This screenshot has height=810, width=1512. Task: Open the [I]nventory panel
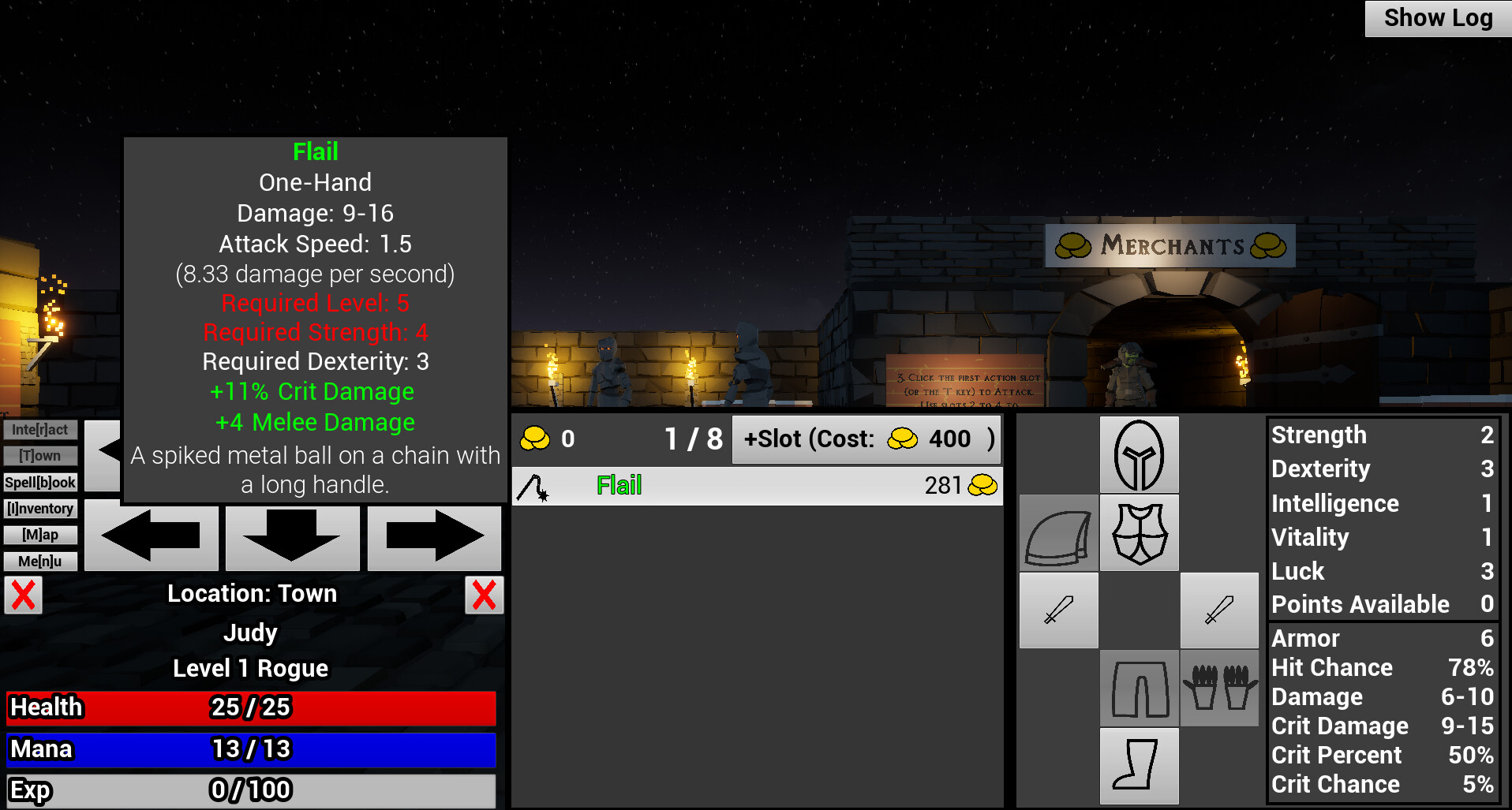39,509
